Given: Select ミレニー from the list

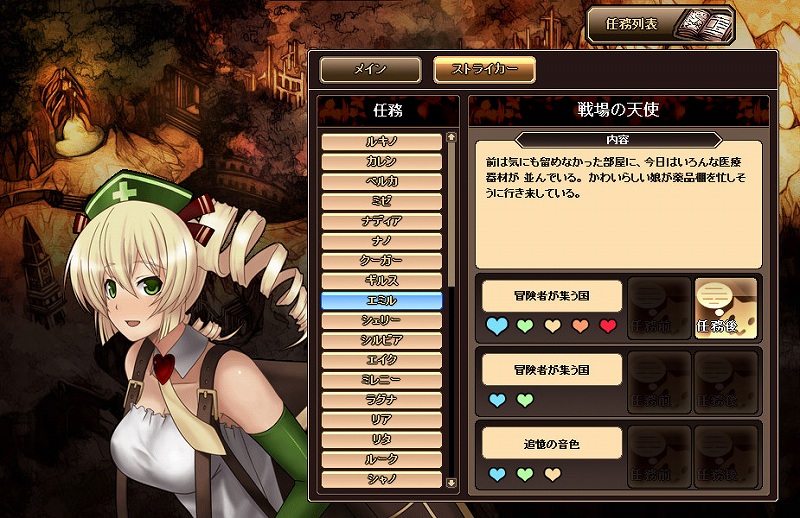Looking at the screenshot, I should pos(381,380).
